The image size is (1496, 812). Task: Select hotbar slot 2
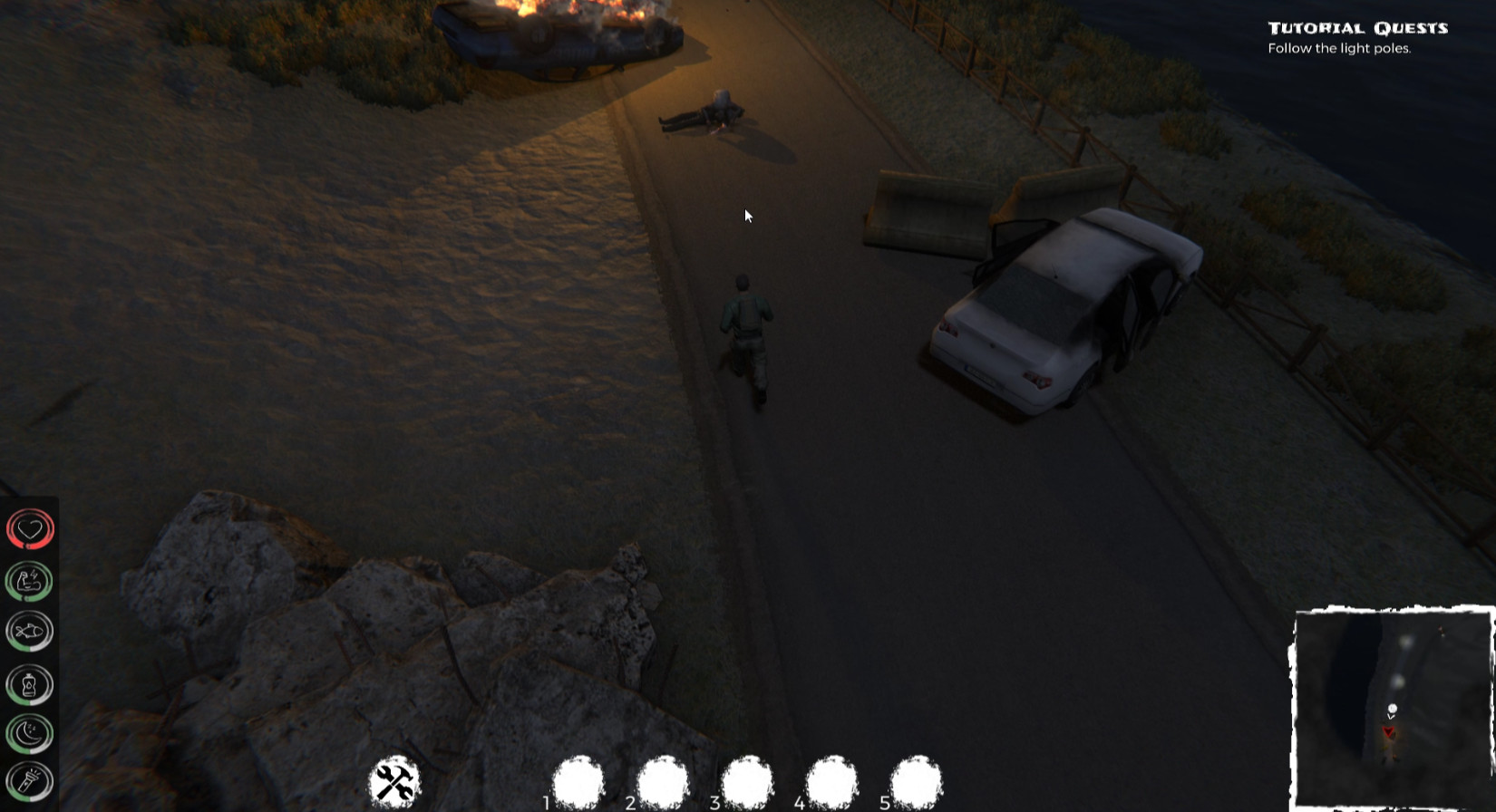click(663, 781)
